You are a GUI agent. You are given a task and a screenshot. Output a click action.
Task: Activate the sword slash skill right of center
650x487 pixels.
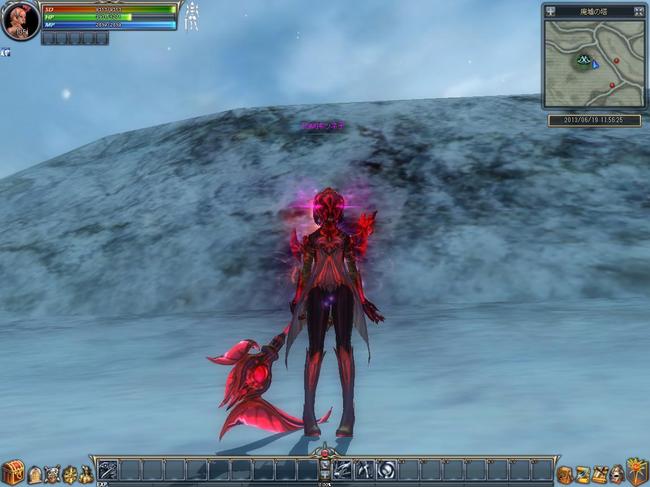(343, 470)
